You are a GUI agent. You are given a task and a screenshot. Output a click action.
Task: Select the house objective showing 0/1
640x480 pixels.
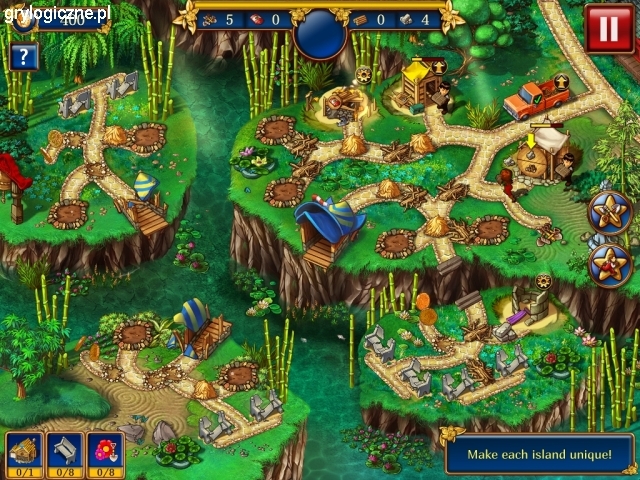click(22, 453)
